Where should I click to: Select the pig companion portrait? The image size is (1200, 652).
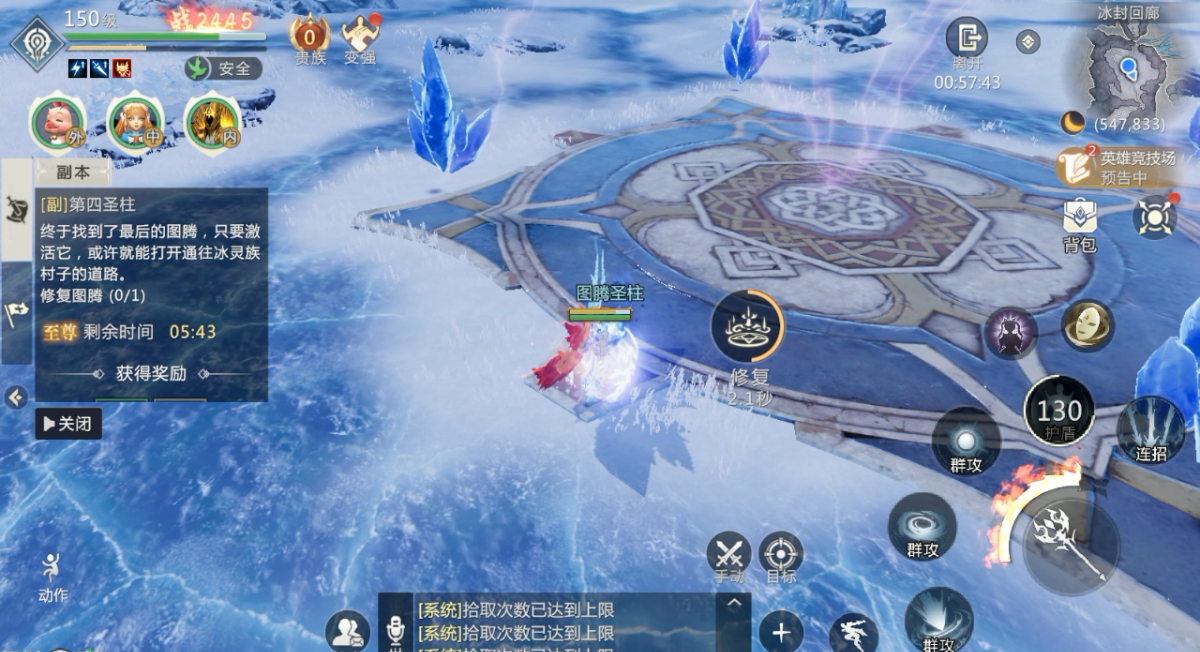pyautogui.click(x=57, y=122)
